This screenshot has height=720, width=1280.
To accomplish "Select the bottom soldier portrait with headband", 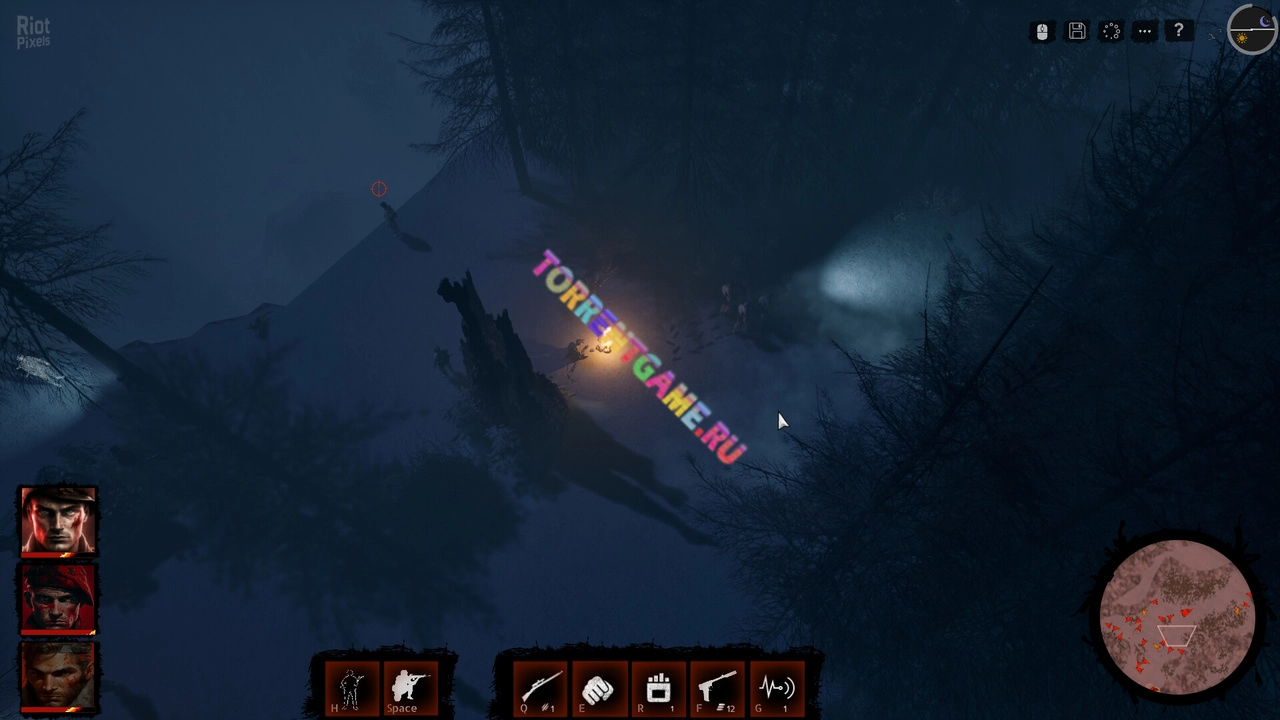I will coord(58,676).
